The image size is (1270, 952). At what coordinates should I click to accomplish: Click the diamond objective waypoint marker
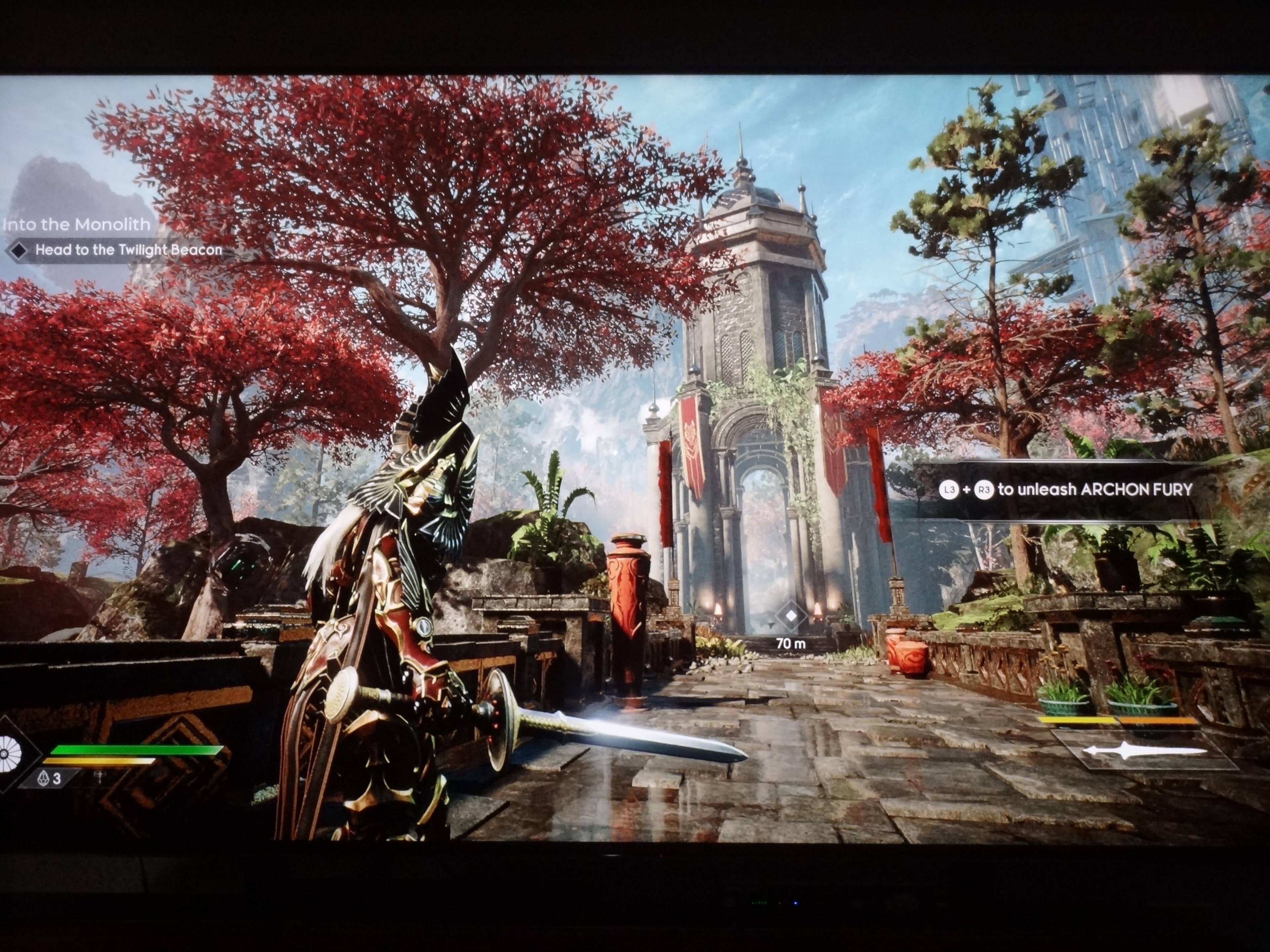791,616
